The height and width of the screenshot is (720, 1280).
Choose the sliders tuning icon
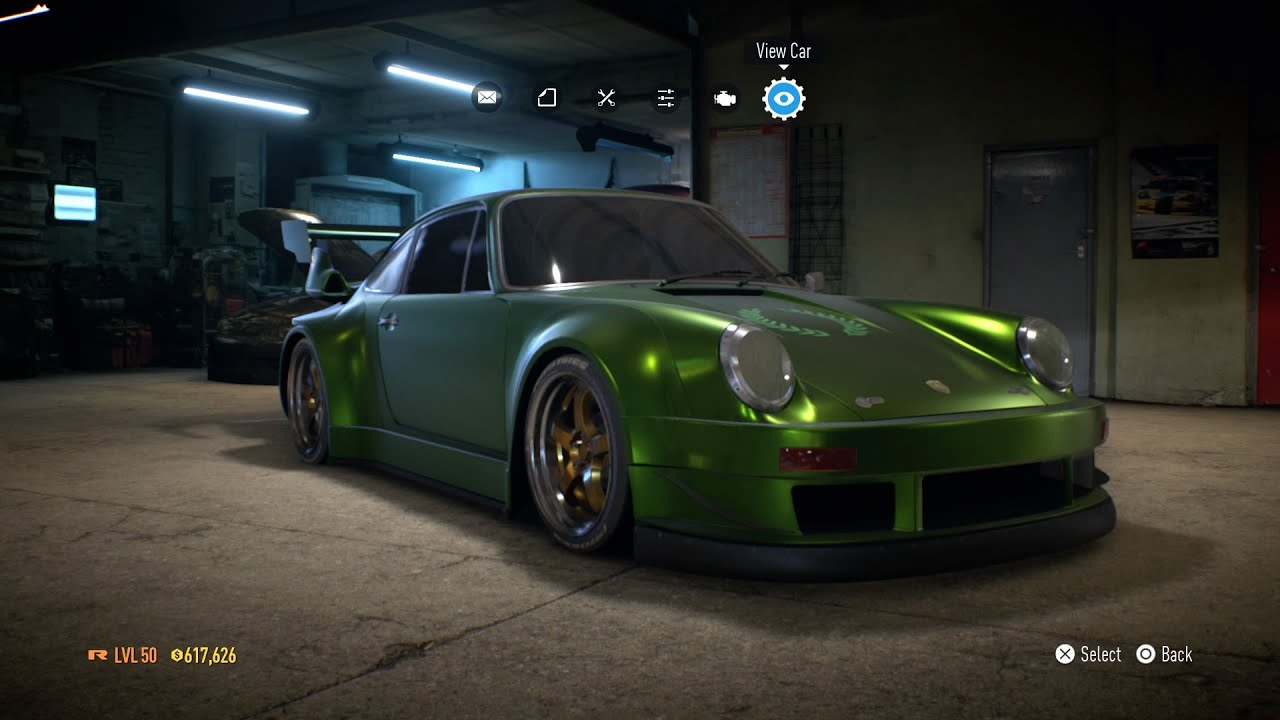pos(666,98)
